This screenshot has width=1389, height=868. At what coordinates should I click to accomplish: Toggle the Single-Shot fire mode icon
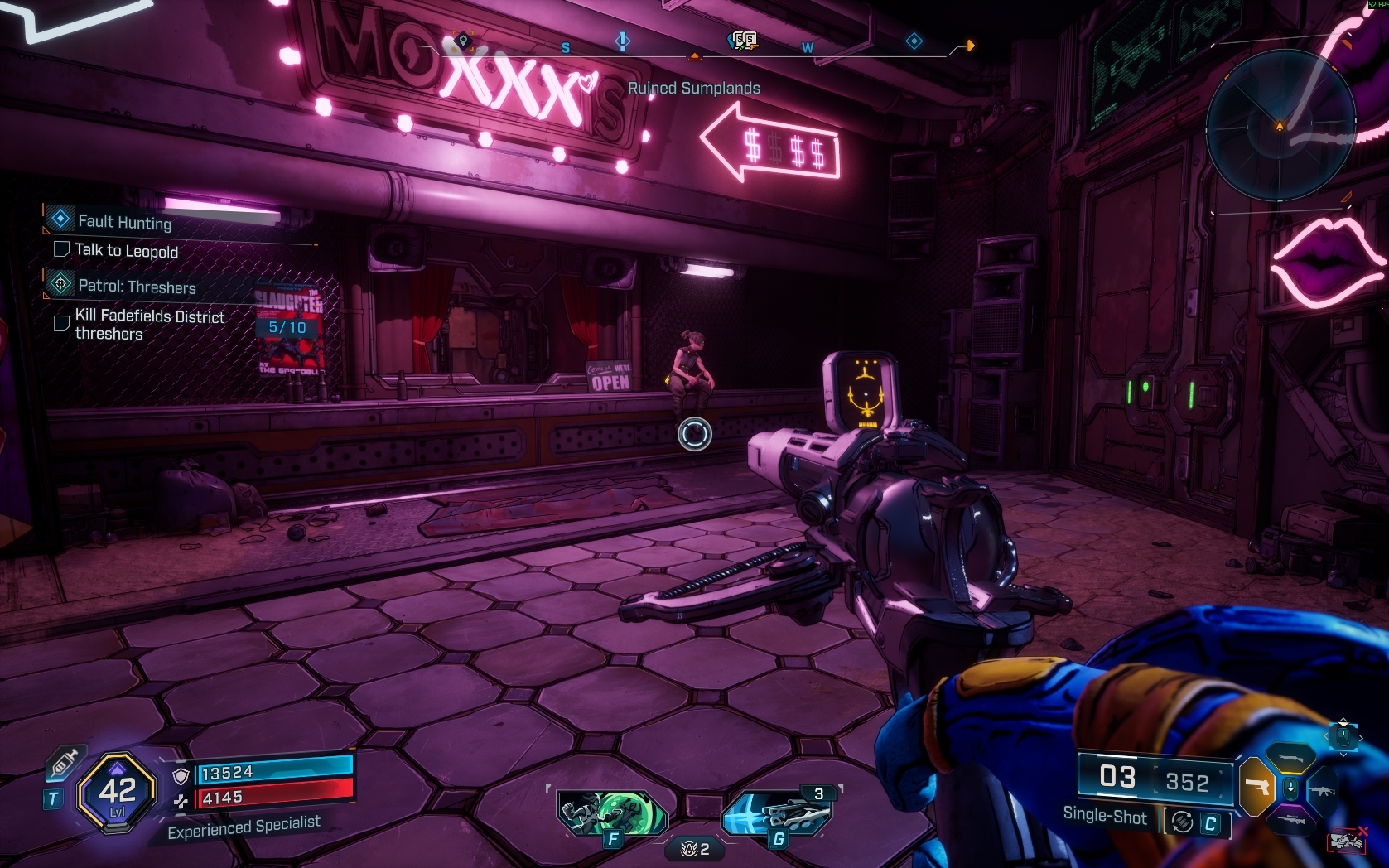[1182, 822]
